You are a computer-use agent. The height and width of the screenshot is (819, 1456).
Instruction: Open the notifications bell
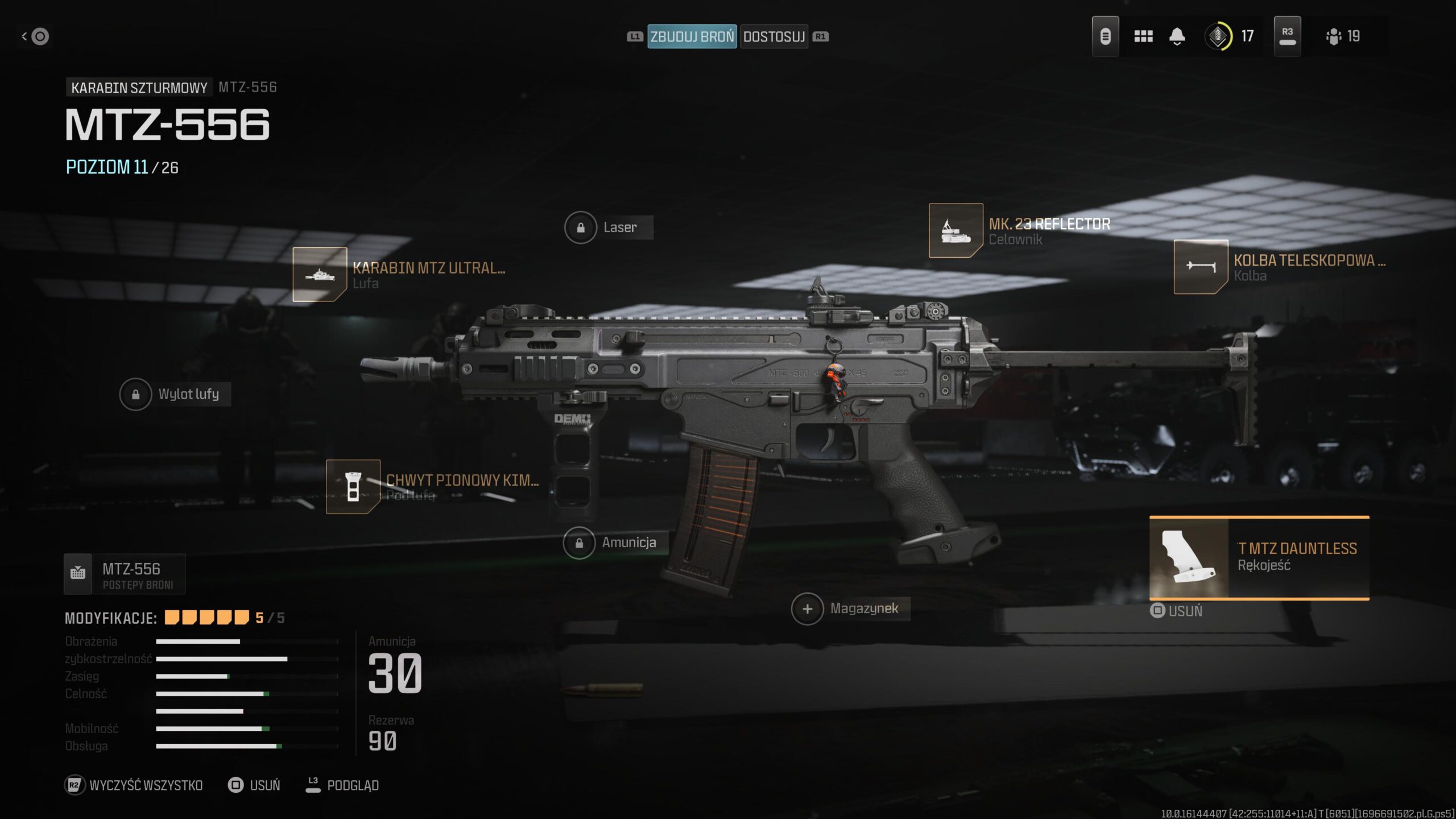[1177, 36]
